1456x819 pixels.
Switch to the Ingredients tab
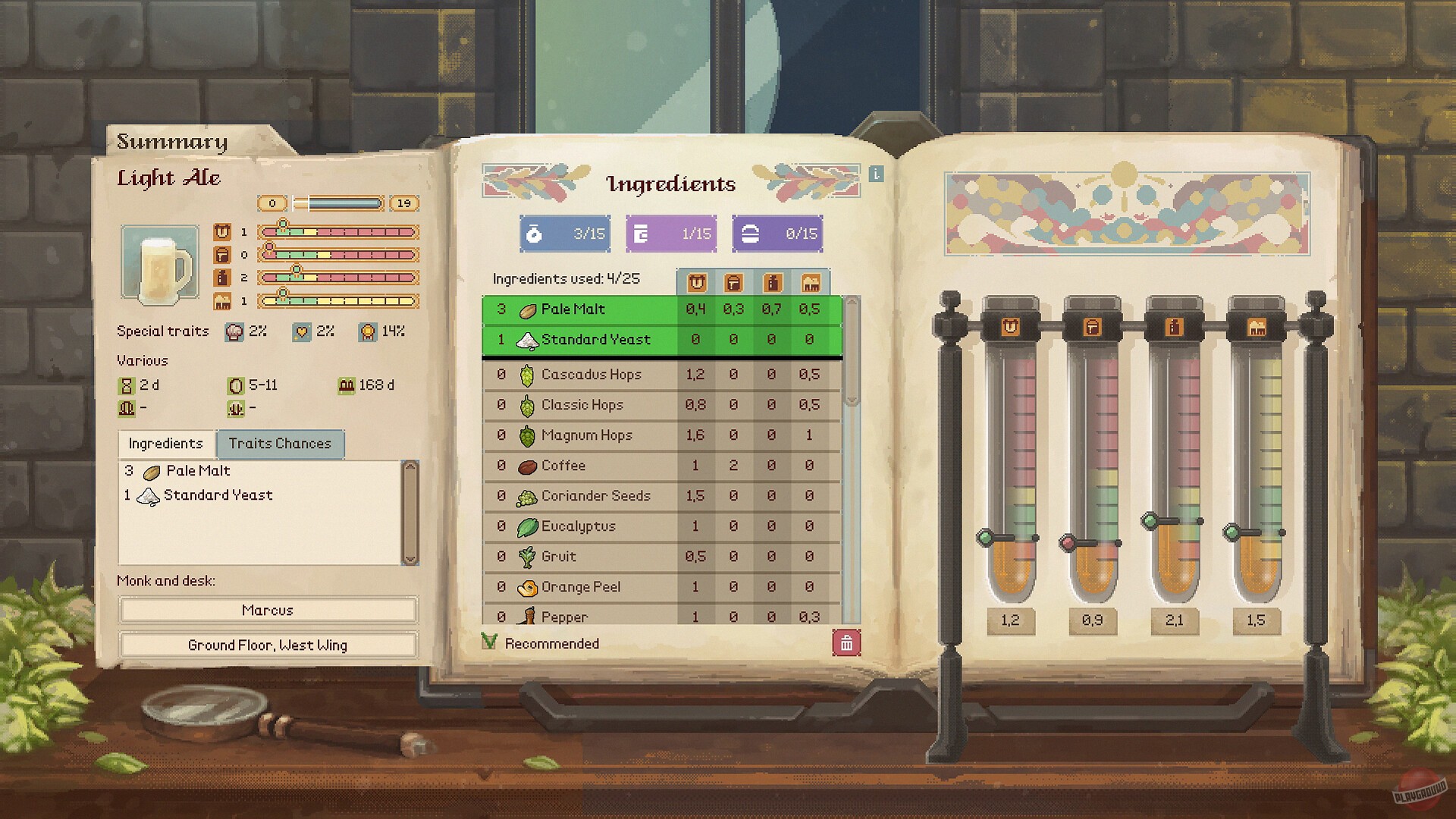pos(165,444)
